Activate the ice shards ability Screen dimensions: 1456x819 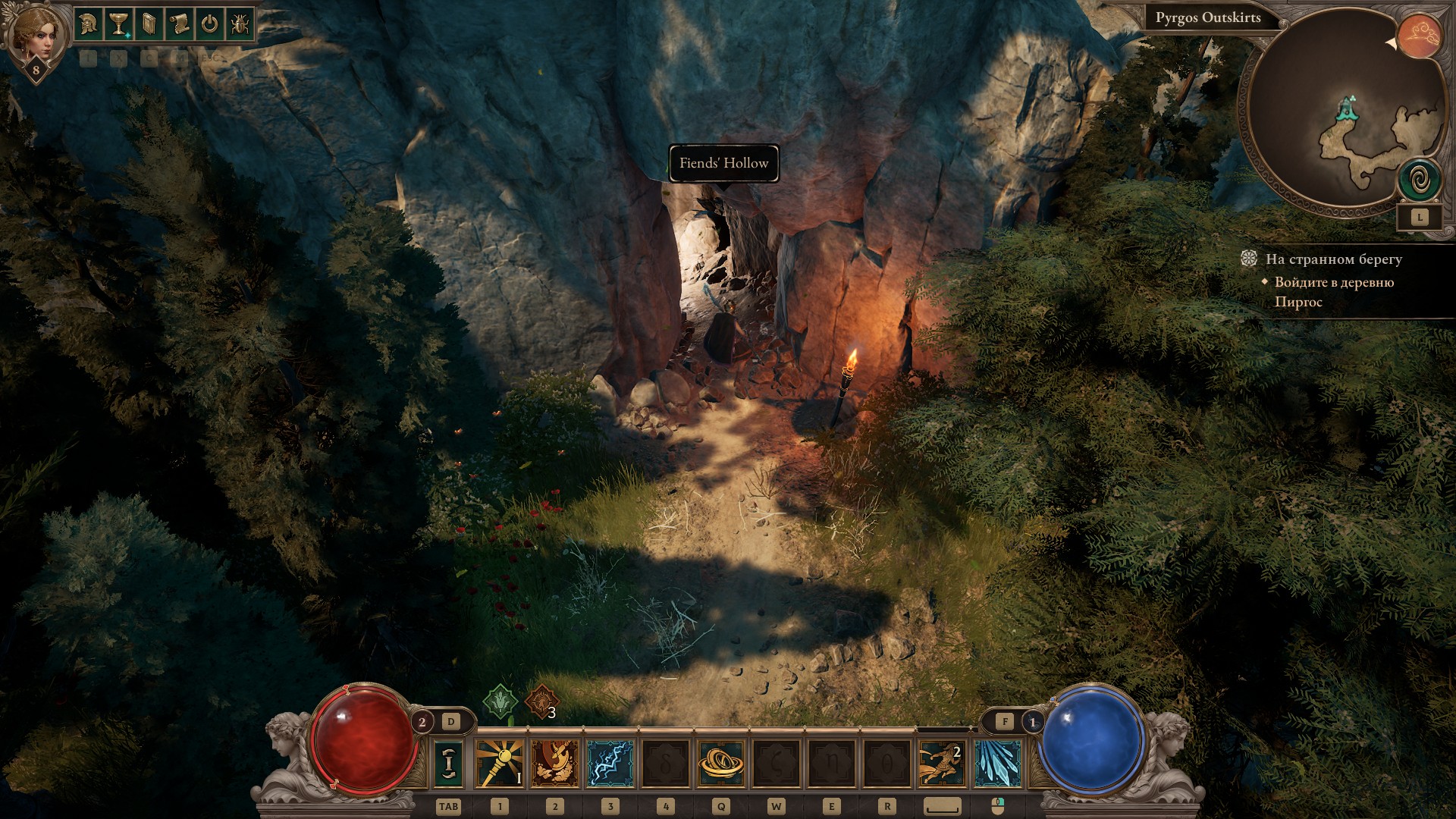997,764
